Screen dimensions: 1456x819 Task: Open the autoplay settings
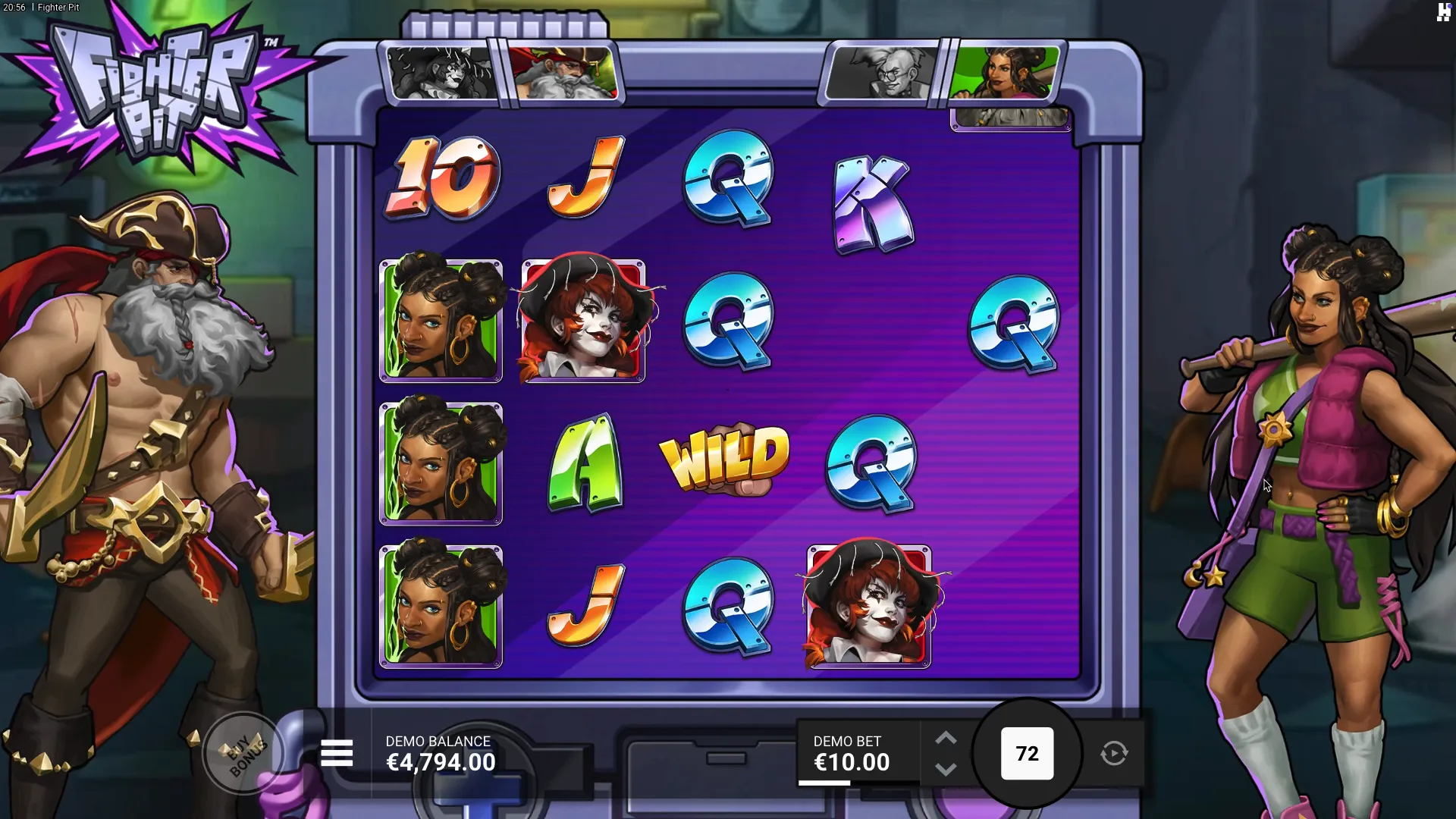point(1114,754)
